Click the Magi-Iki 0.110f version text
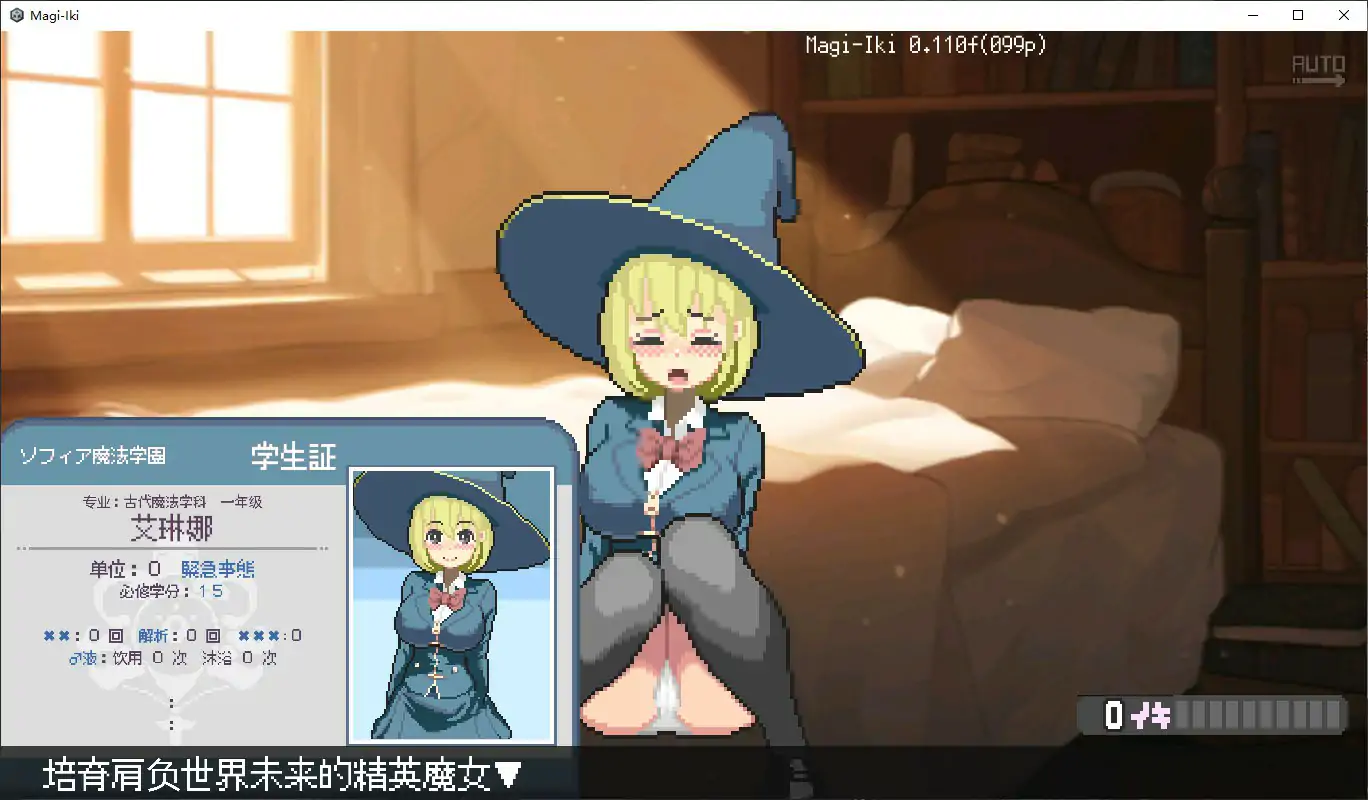 click(925, 44)
